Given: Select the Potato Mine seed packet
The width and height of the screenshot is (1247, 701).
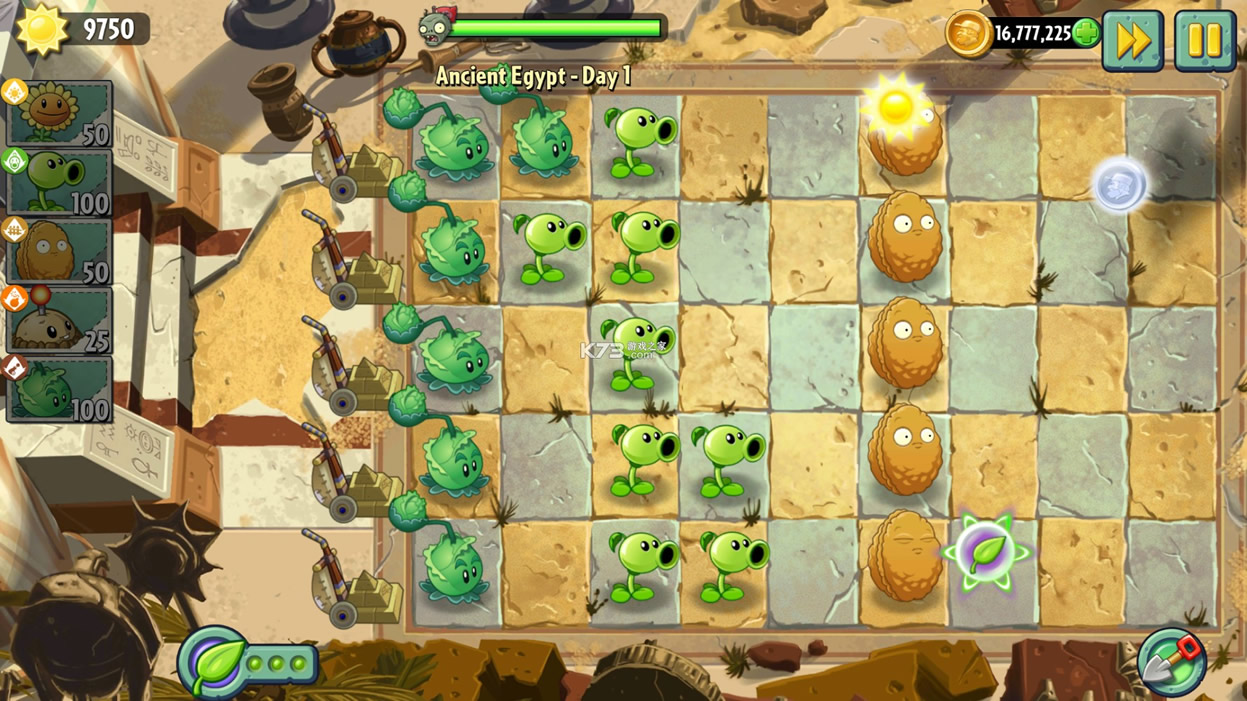Looking at the screenshot, I should point(58,320).
